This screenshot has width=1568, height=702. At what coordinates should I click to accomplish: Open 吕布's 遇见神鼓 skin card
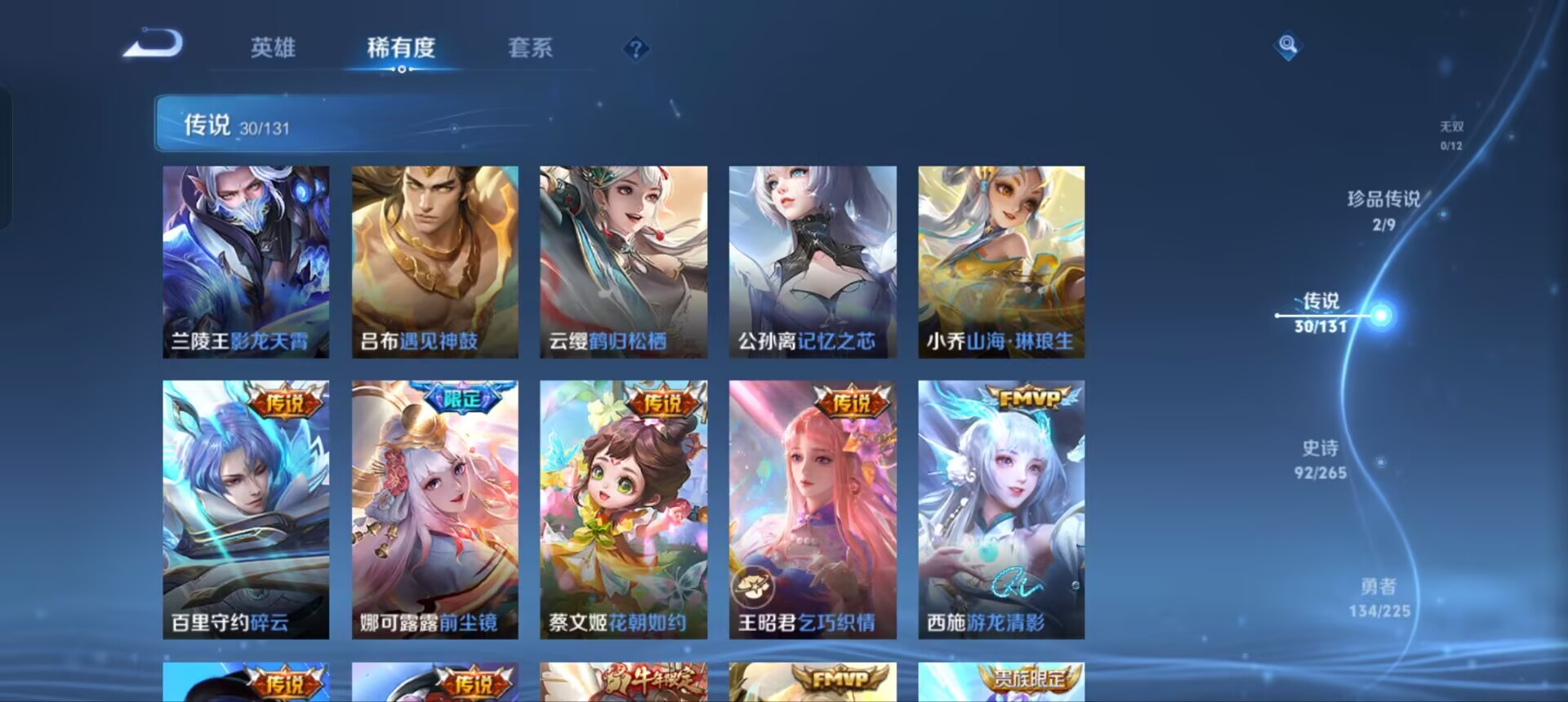434,261
